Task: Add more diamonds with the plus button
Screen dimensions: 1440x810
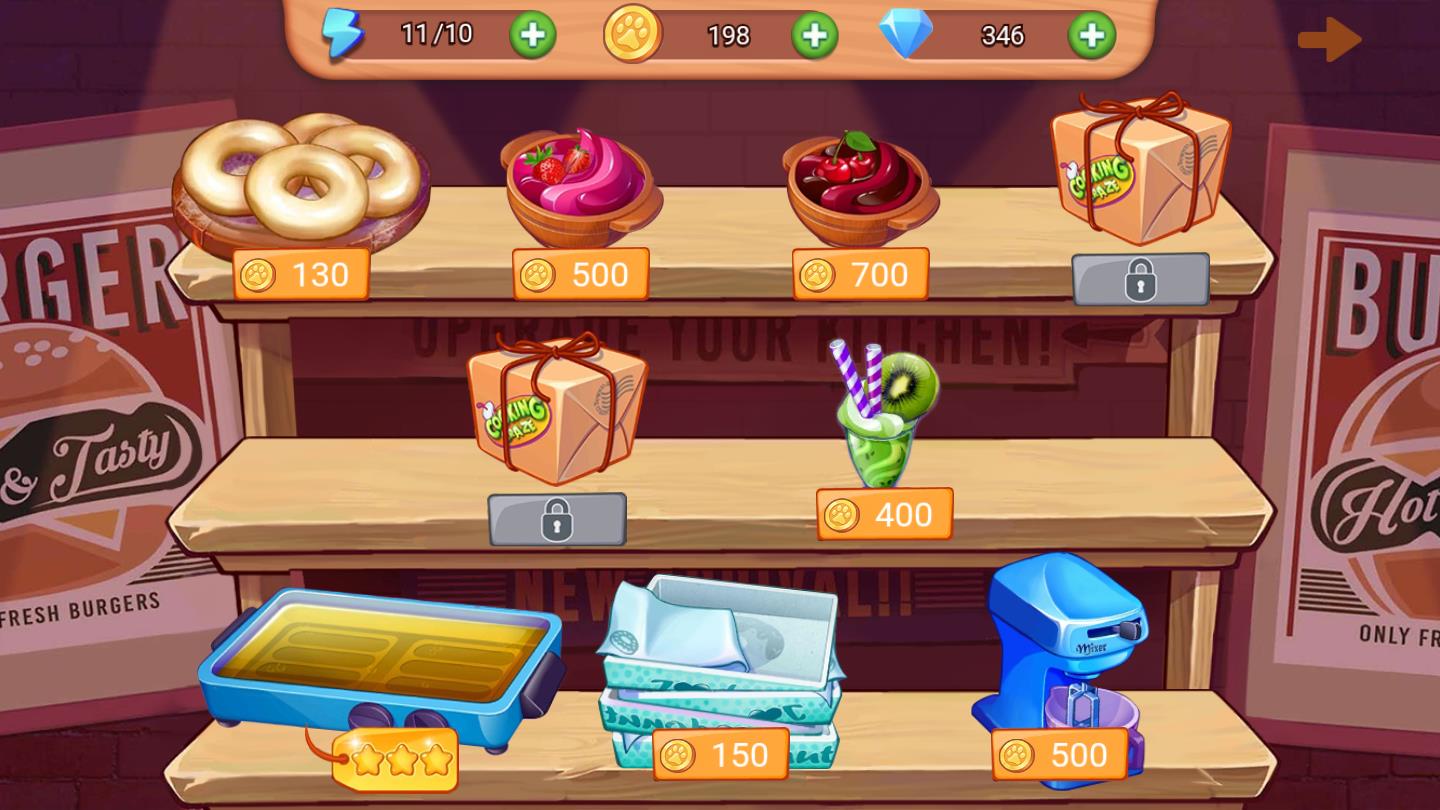Action: (x=1091, y=36)
